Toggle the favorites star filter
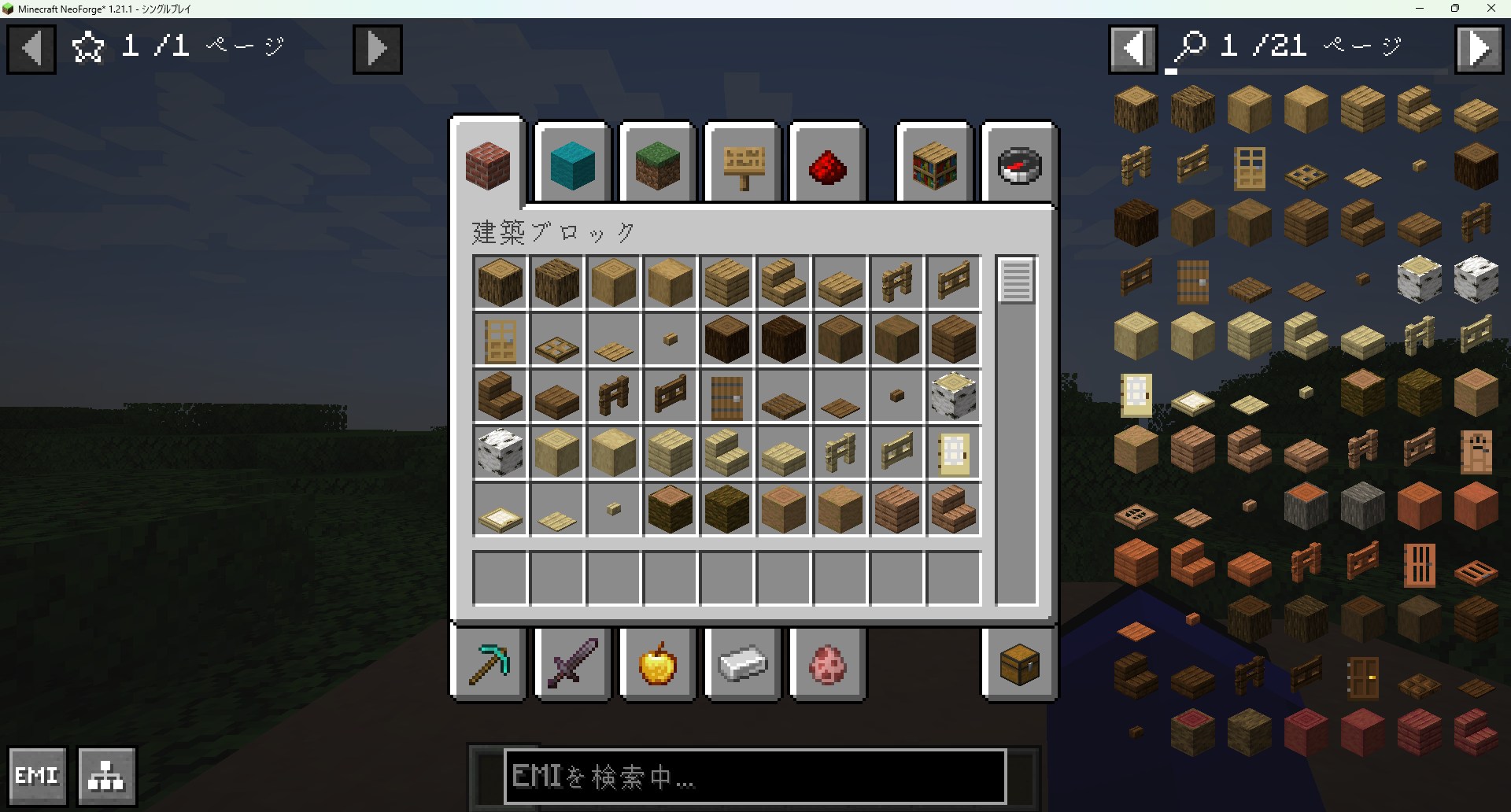 click(x=87, y=46)
